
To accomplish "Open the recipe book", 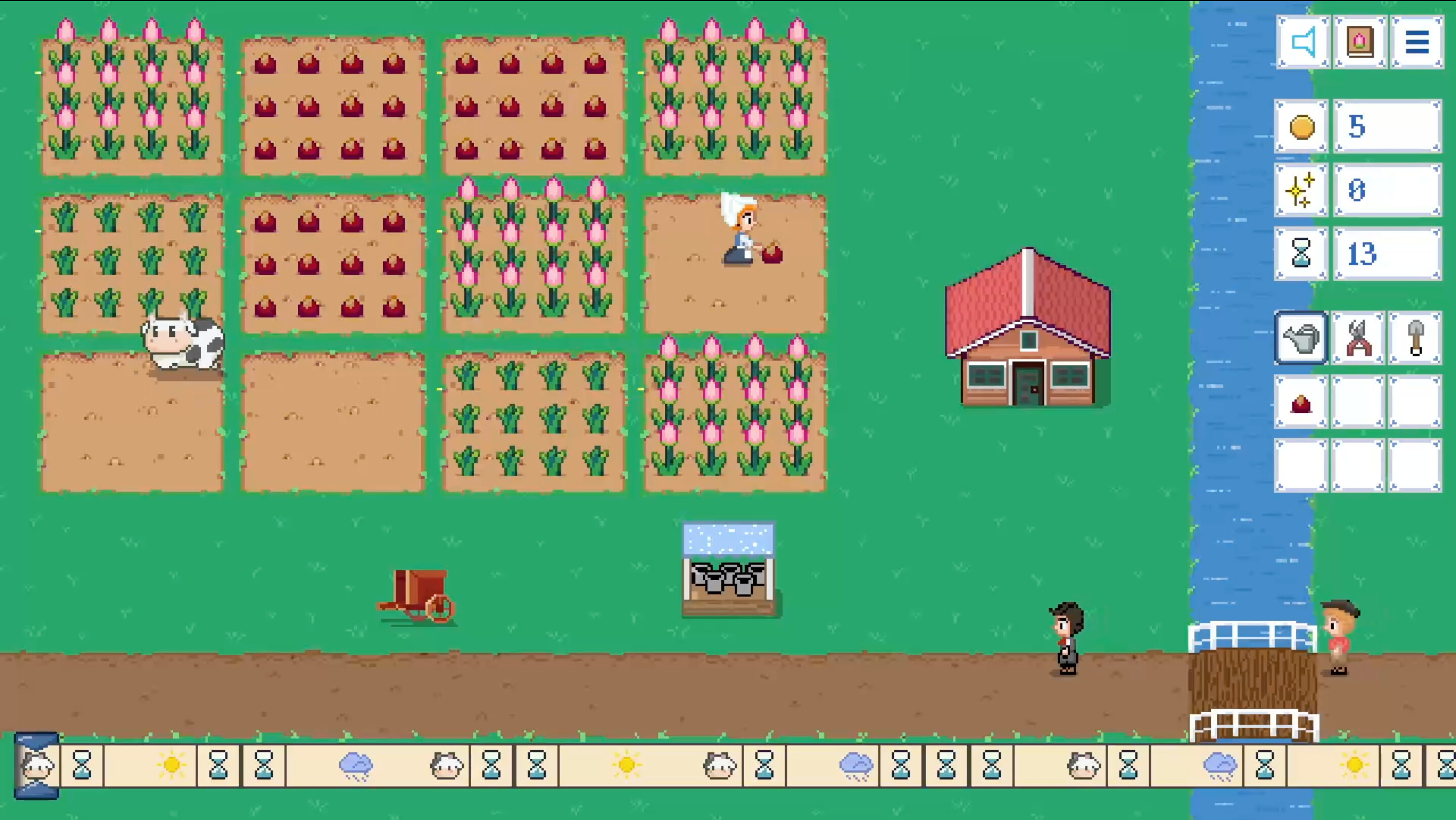I will [x=1360, y=41].
